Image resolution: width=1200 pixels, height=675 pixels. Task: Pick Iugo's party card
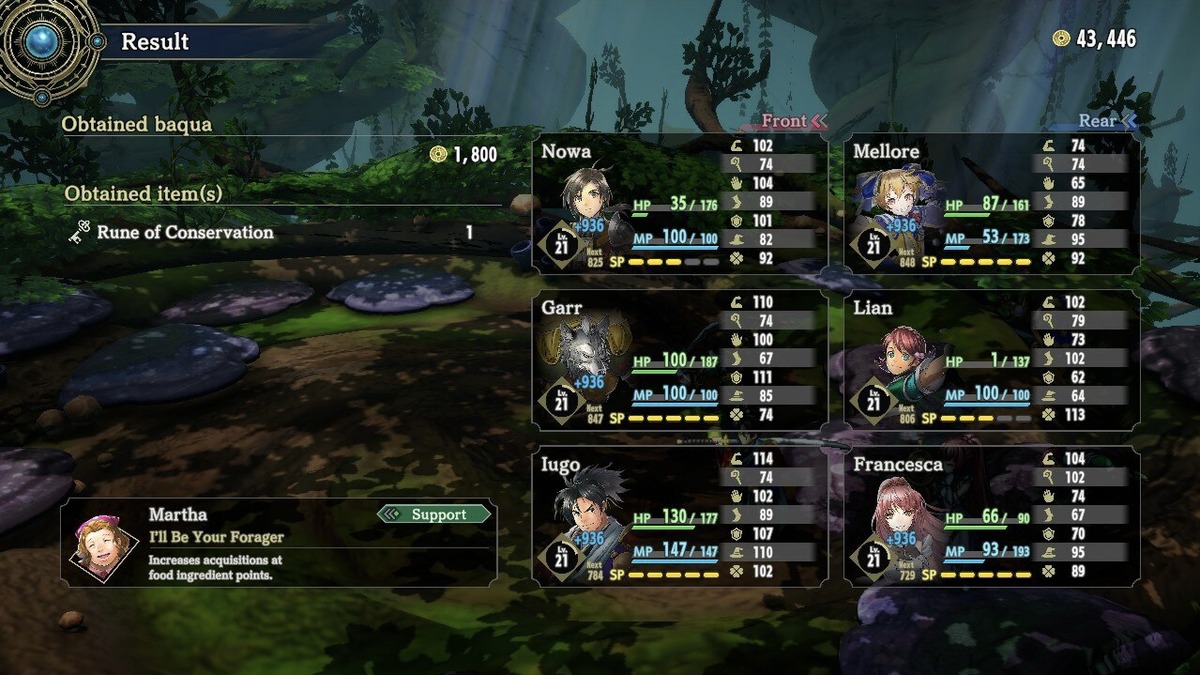coord(680,517)
